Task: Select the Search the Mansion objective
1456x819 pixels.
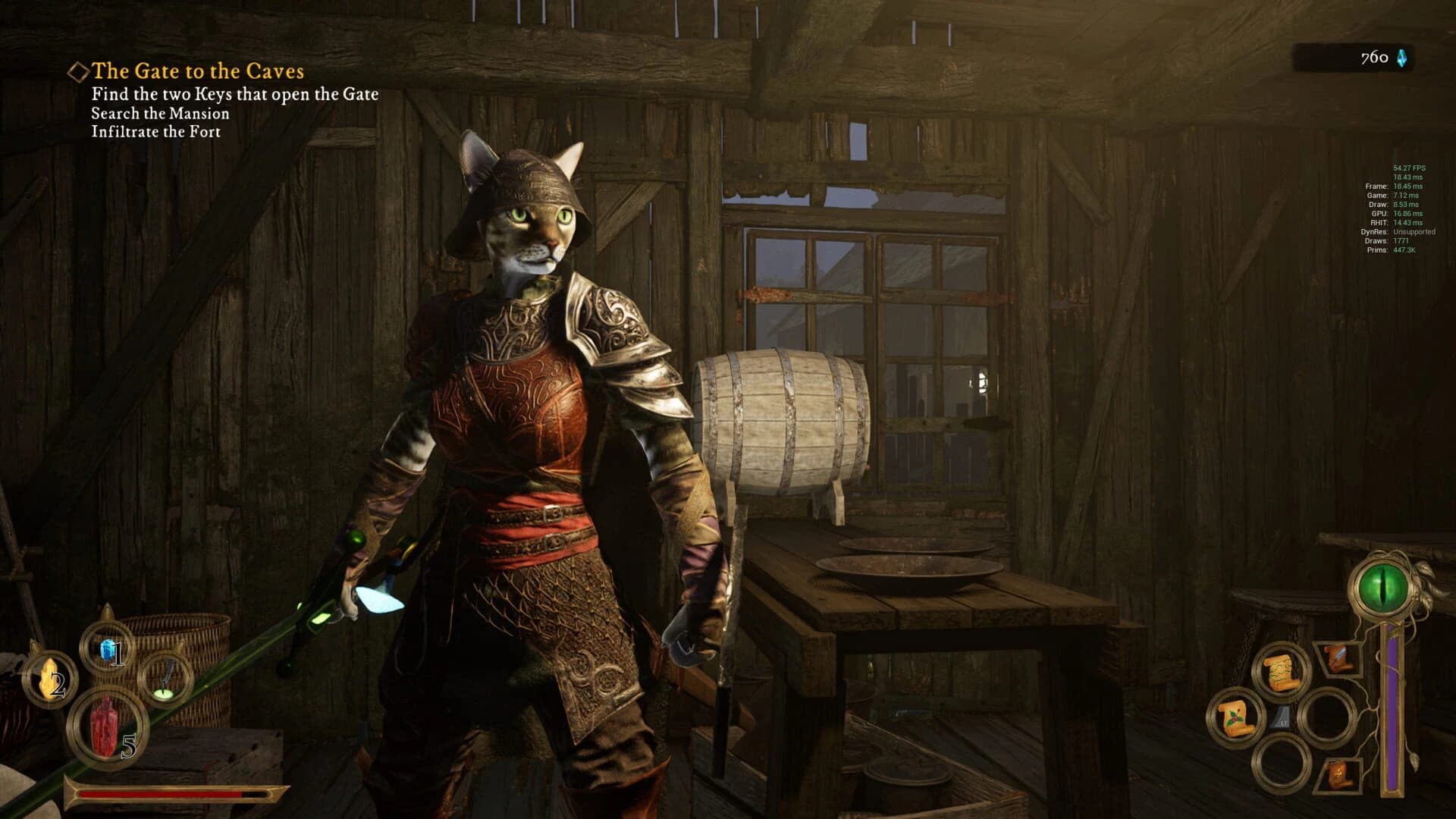Action: click(x=161, y=113)
